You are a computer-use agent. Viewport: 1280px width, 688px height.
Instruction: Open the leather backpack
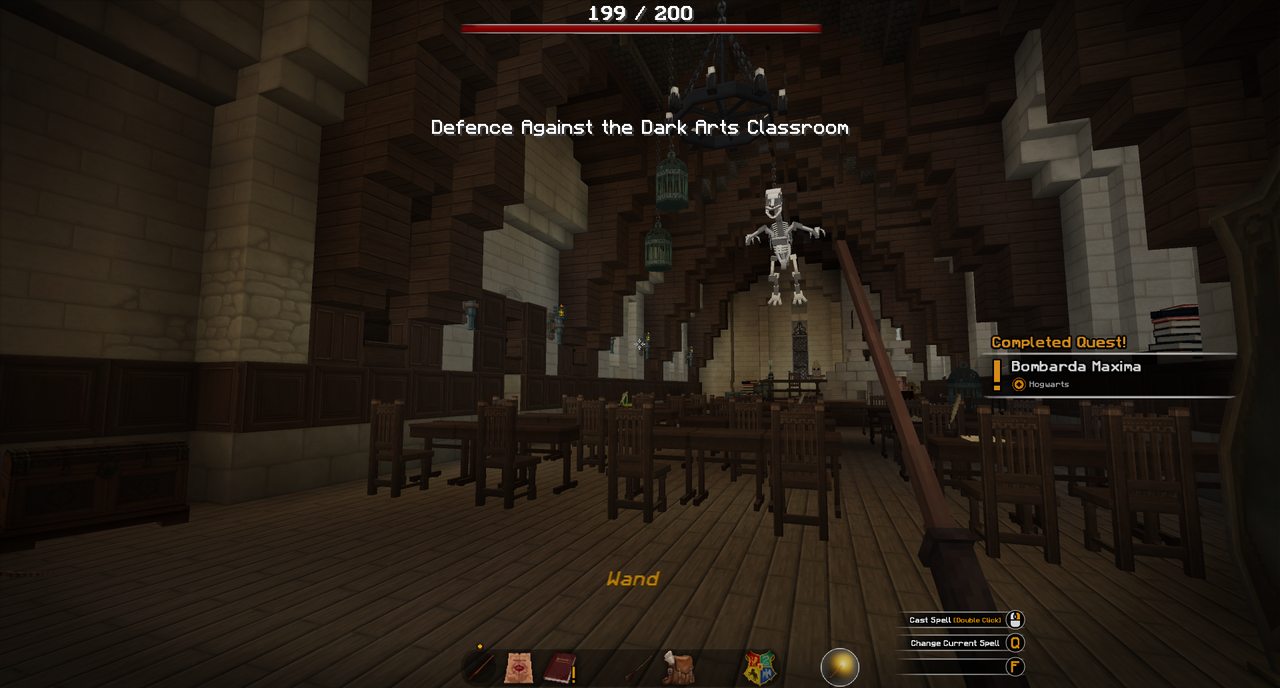coord(679,667)
